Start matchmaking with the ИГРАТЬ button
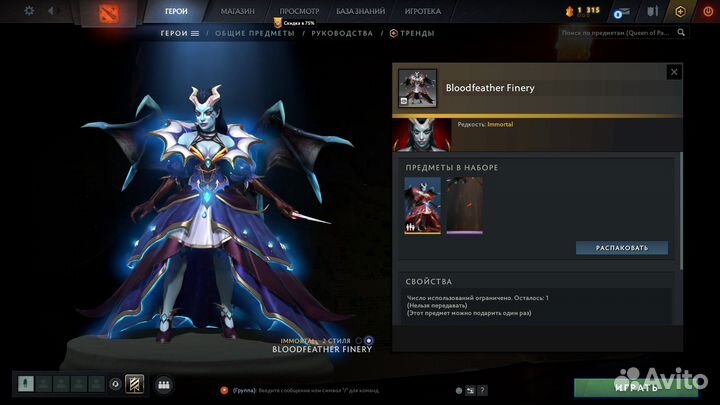Image resolution: width=720 pixels, height=405 pixels. tap(634, 386)
